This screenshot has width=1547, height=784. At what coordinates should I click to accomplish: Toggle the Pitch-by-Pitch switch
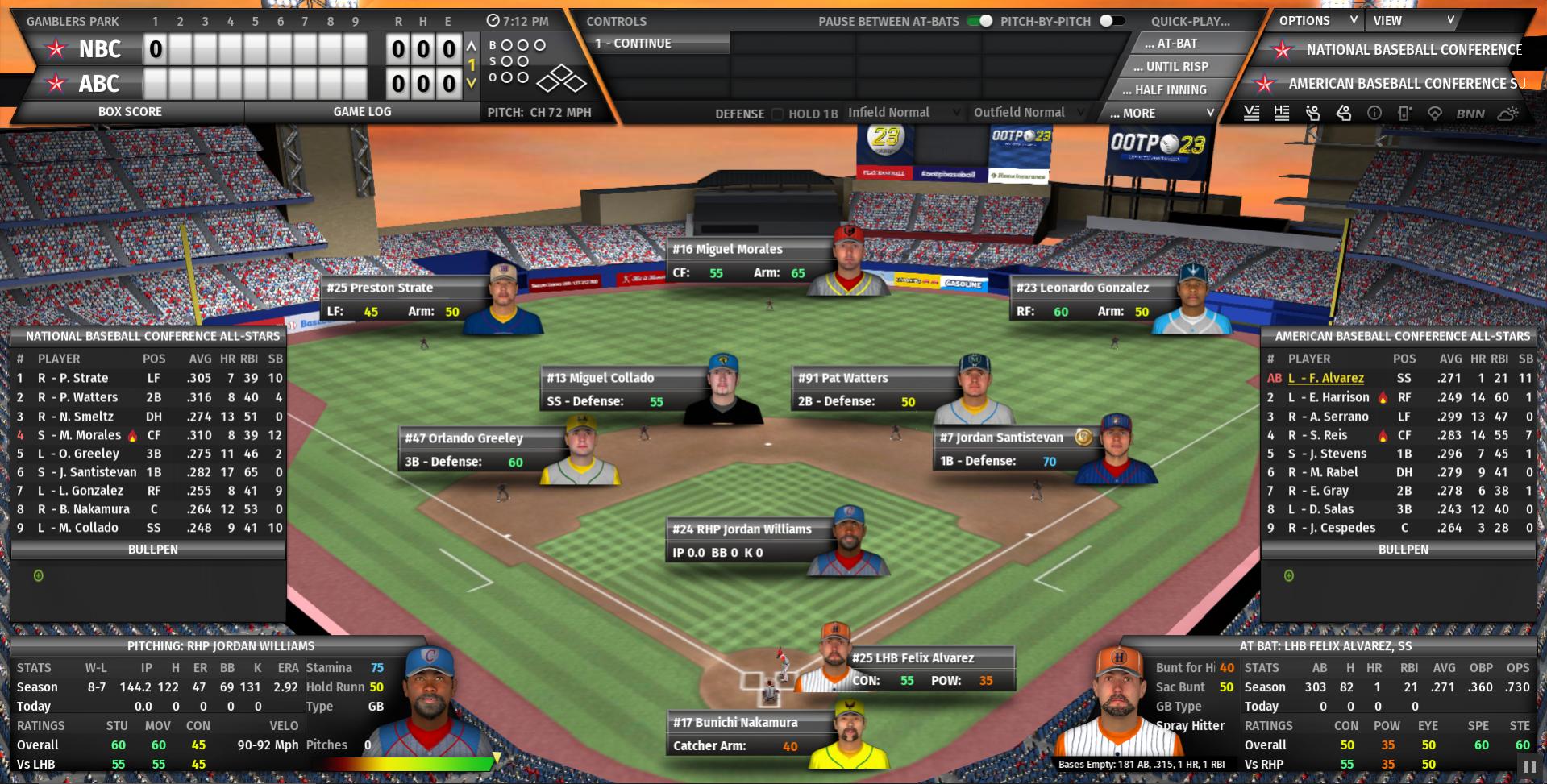point(1111,21)
